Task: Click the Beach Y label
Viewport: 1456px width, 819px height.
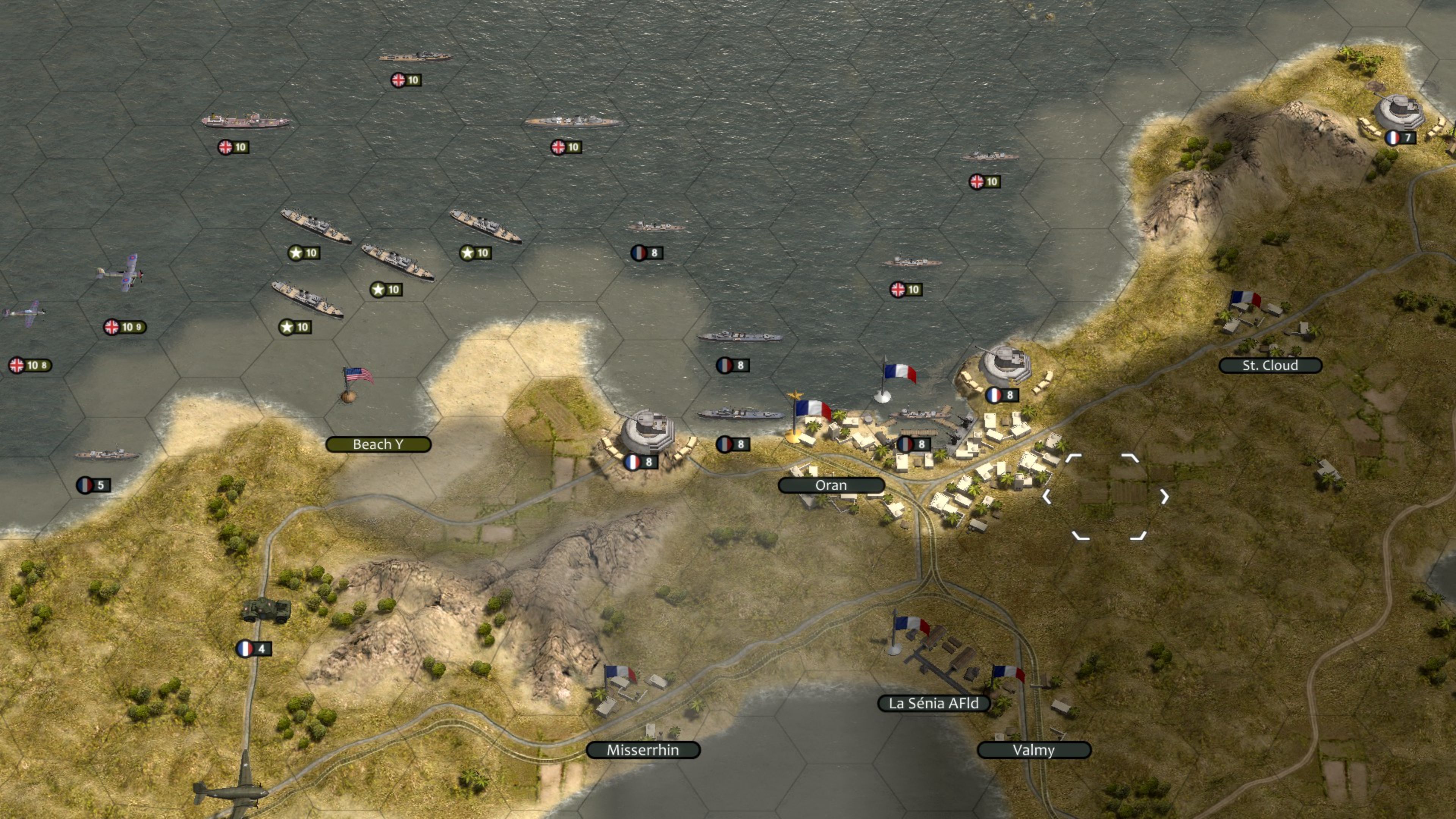Action: tap(378, 444)
